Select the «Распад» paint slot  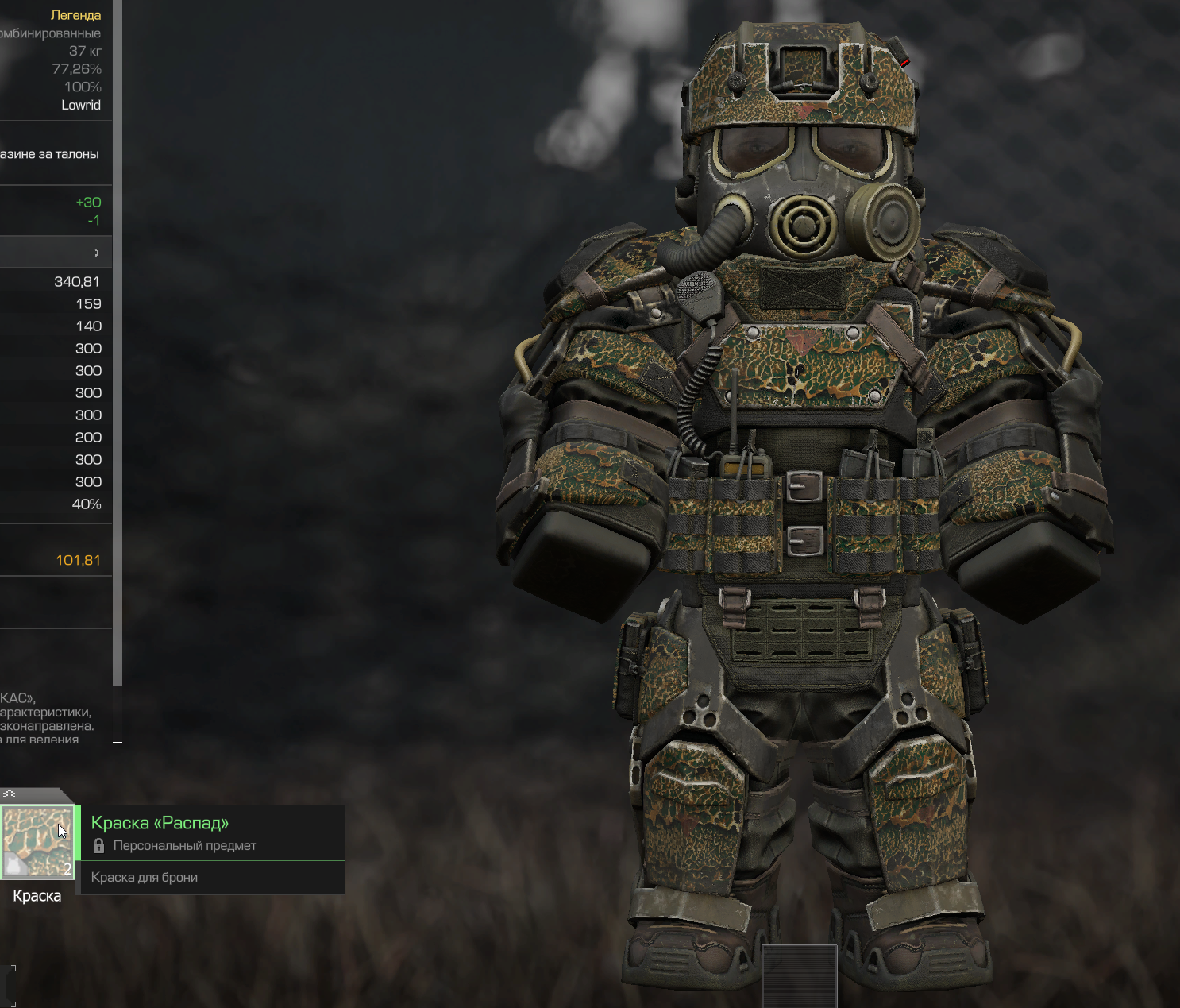[37, 842]
